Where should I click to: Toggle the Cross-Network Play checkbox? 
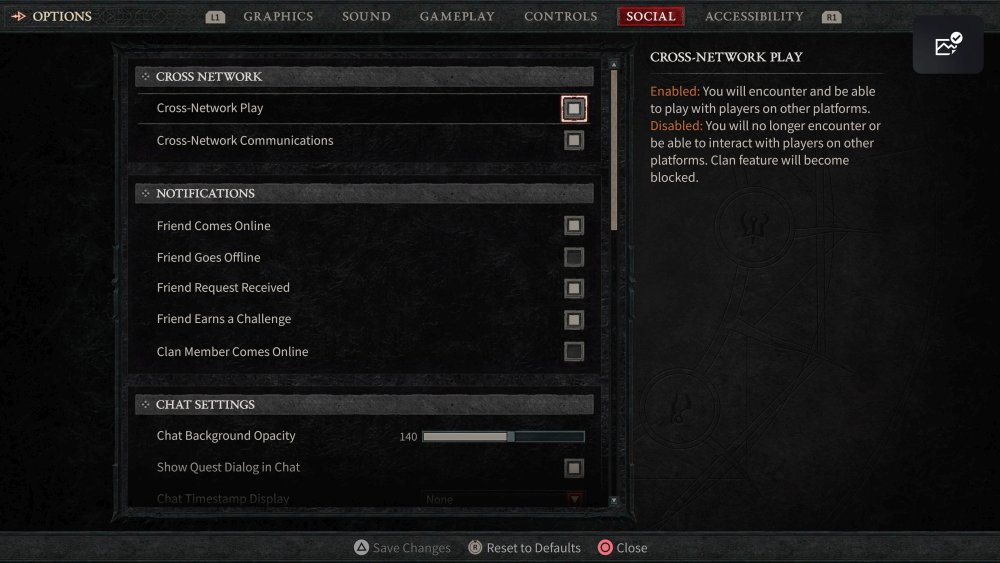click(x=574, y=108)
